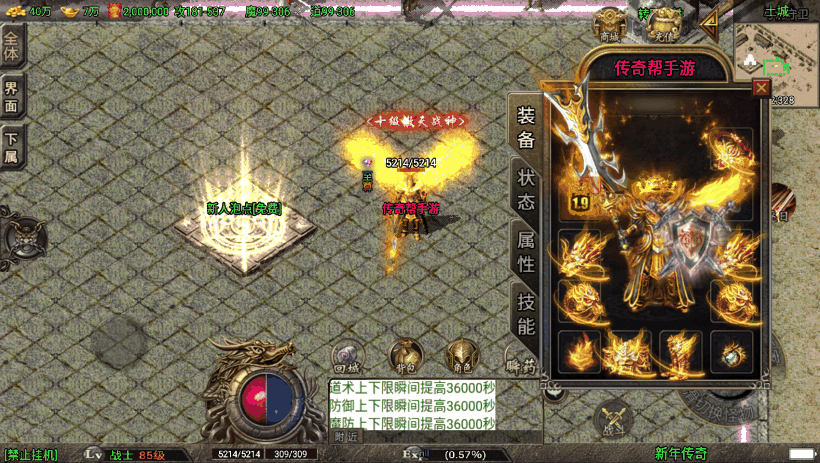
Task: Close the character equipment panel
Action: 761,88
